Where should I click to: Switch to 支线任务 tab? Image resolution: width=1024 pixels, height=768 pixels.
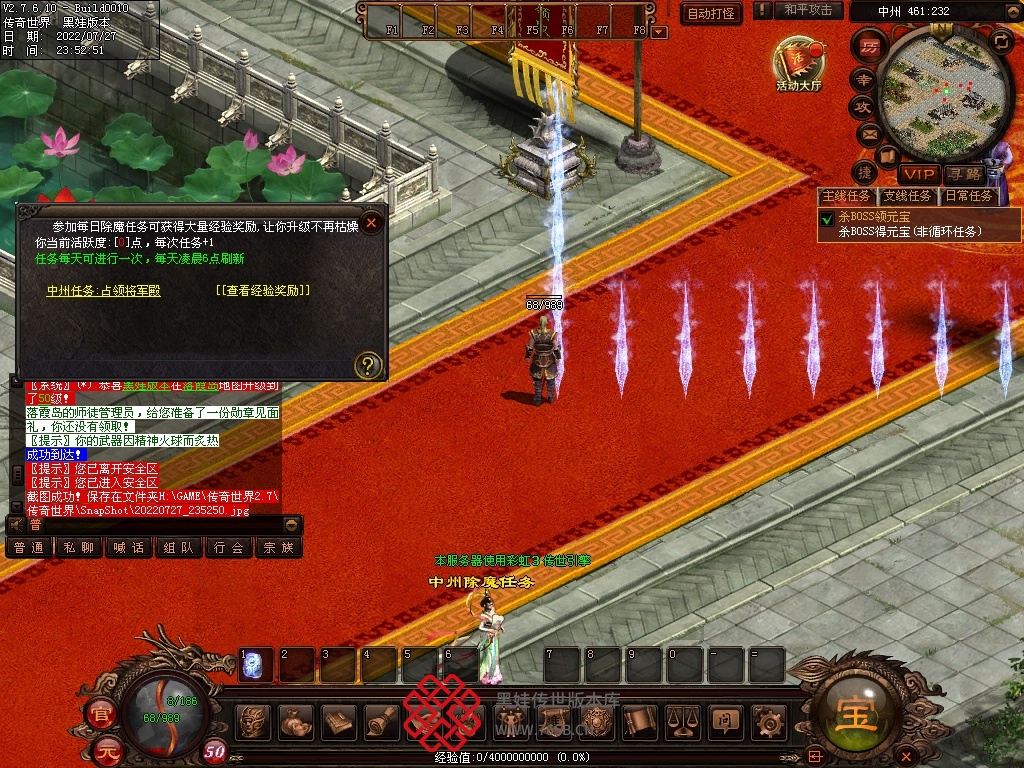click(908, 196)
